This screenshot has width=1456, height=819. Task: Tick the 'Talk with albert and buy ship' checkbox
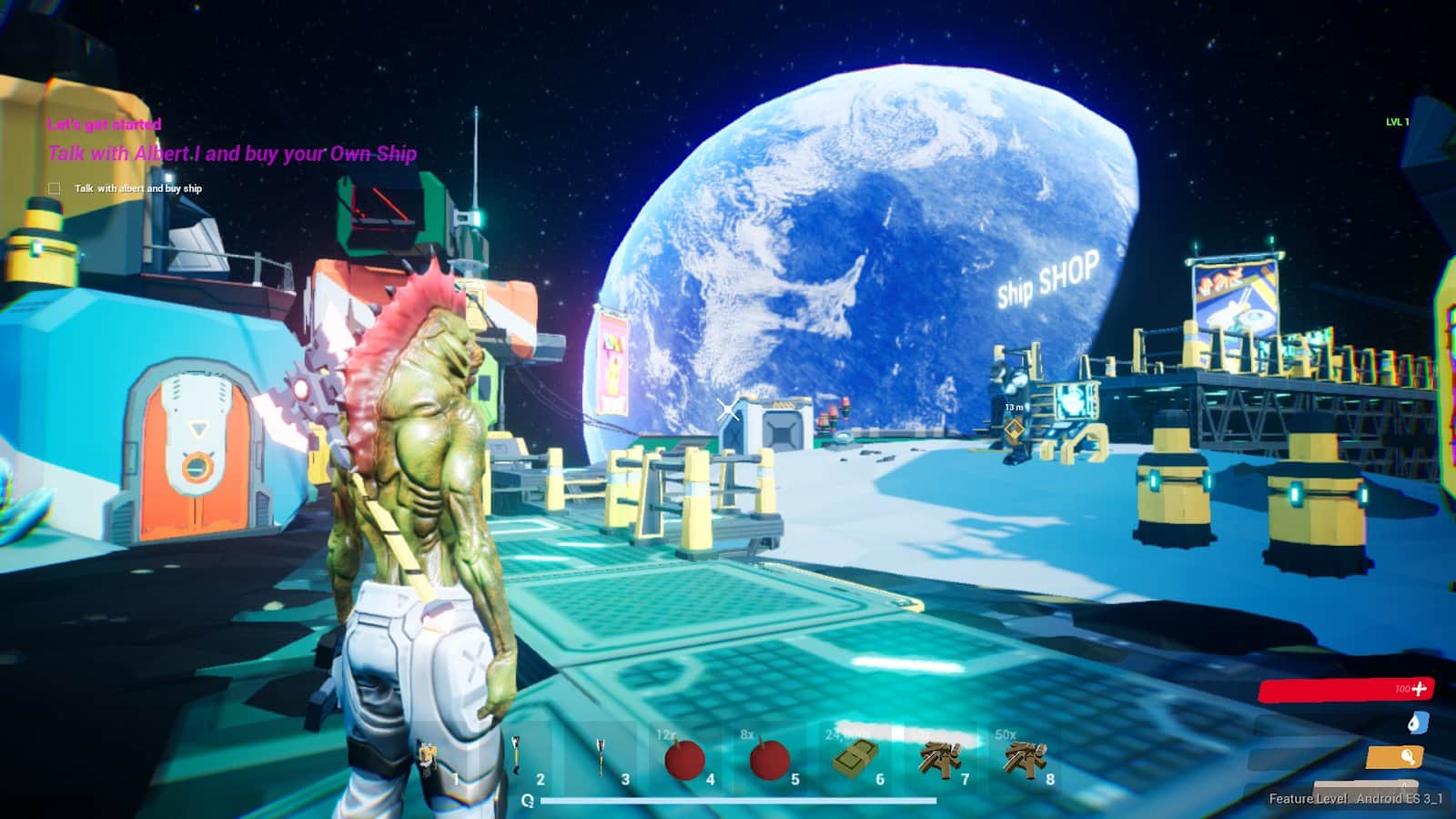pos(54,188)
